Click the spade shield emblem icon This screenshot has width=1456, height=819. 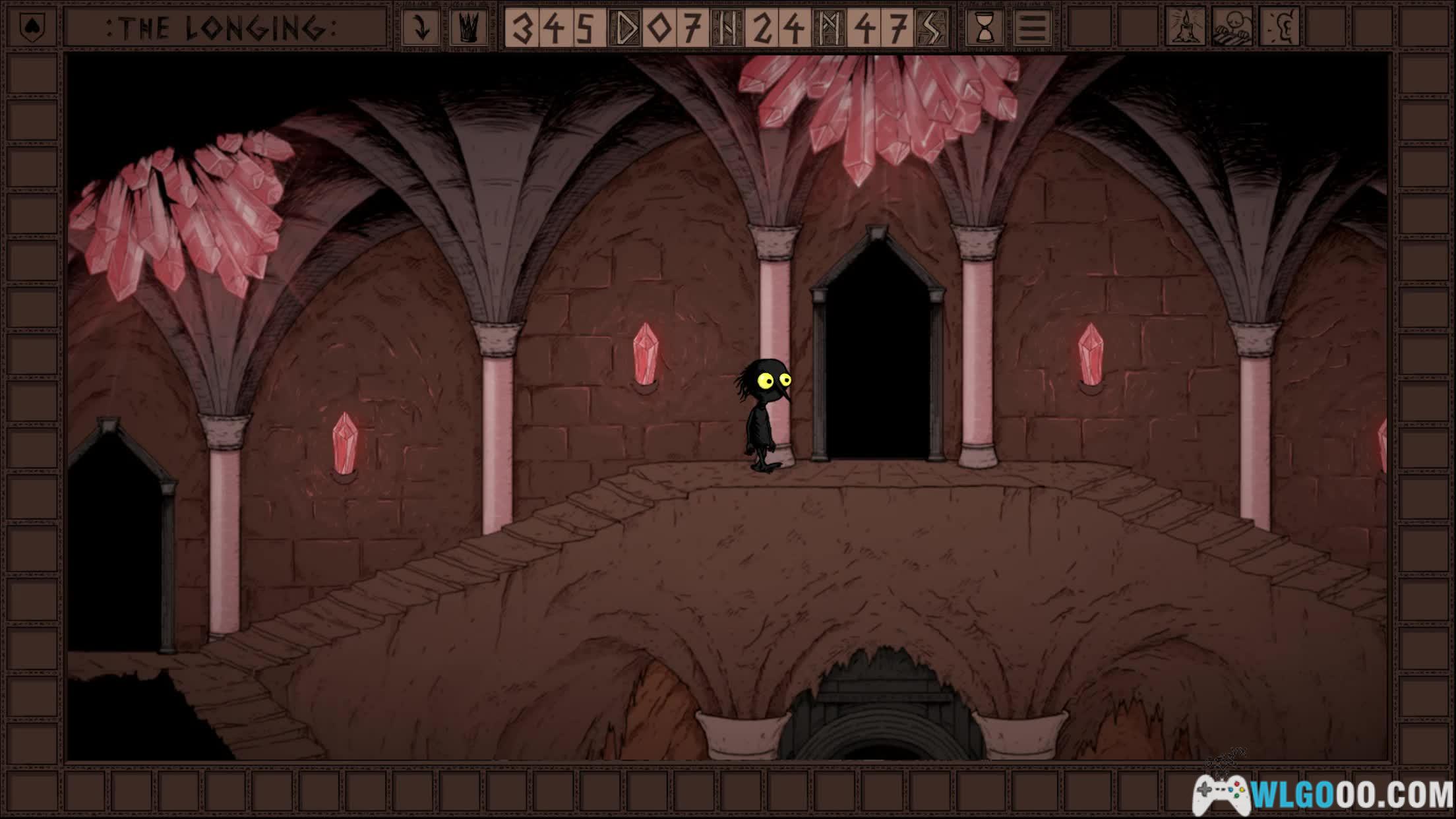[x=32, y=28]
